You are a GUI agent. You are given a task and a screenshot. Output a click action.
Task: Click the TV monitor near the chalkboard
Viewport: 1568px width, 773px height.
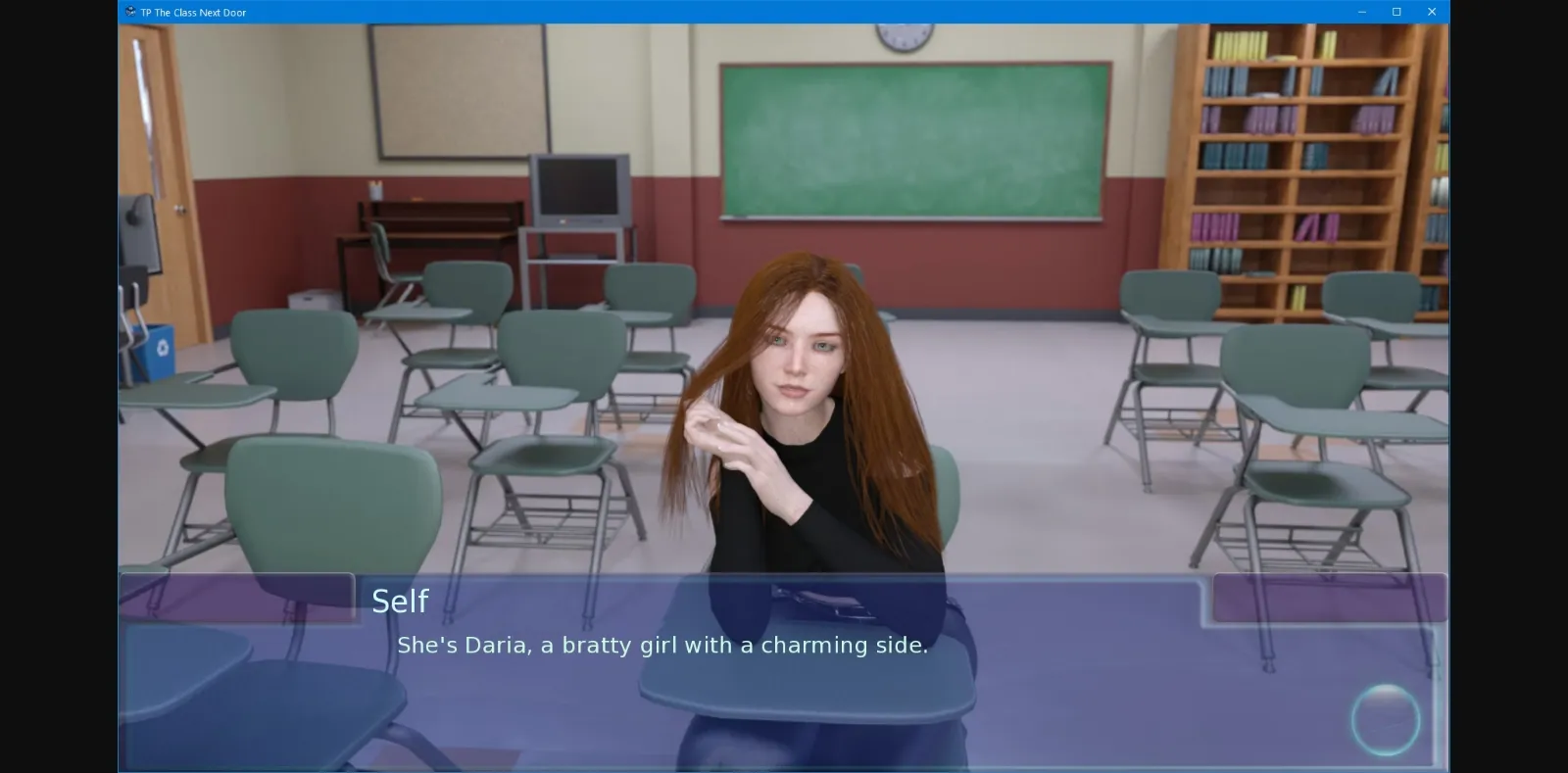click(x=578, y=191)
